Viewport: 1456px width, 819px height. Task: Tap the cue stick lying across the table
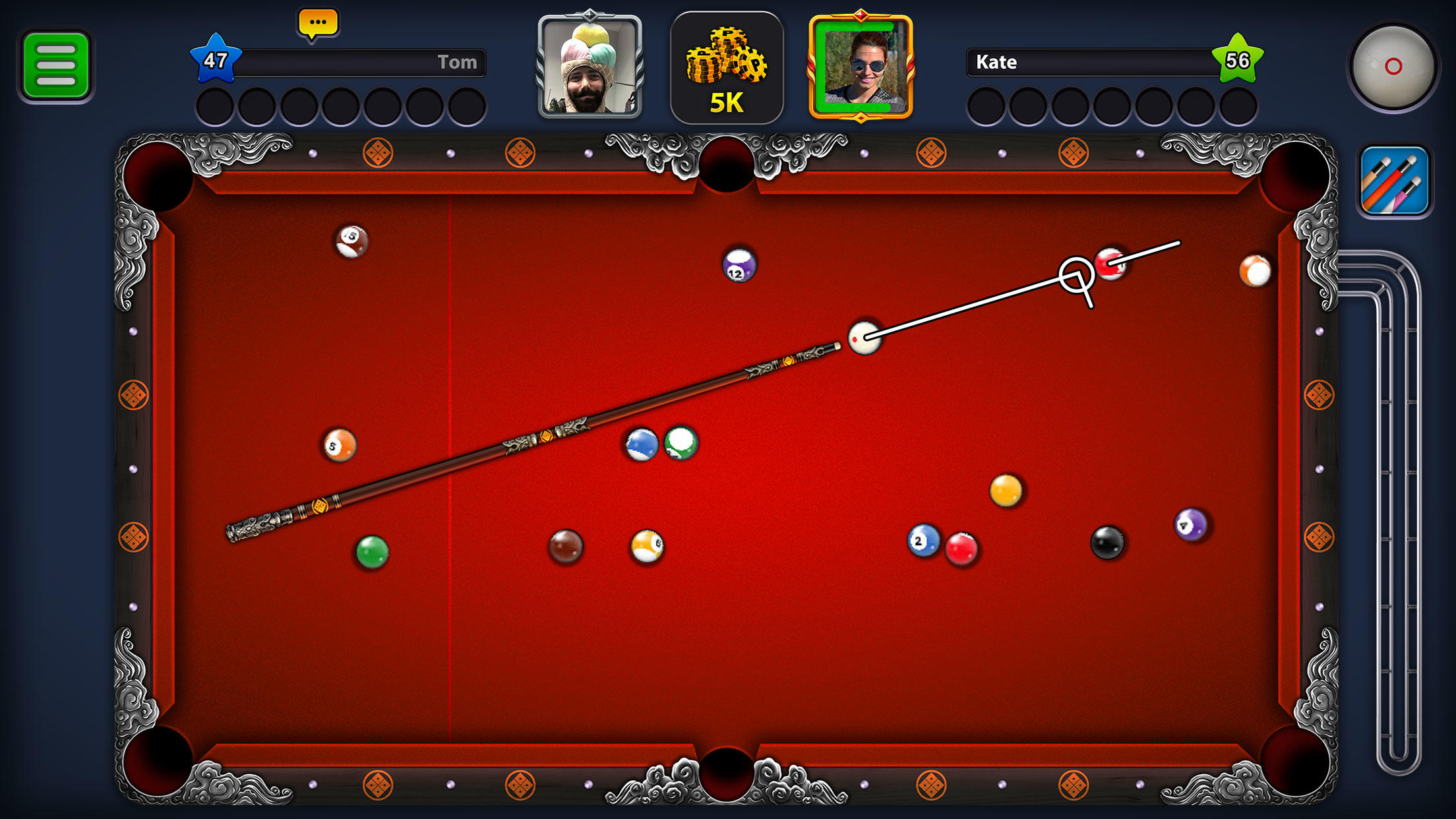[547, 435]
